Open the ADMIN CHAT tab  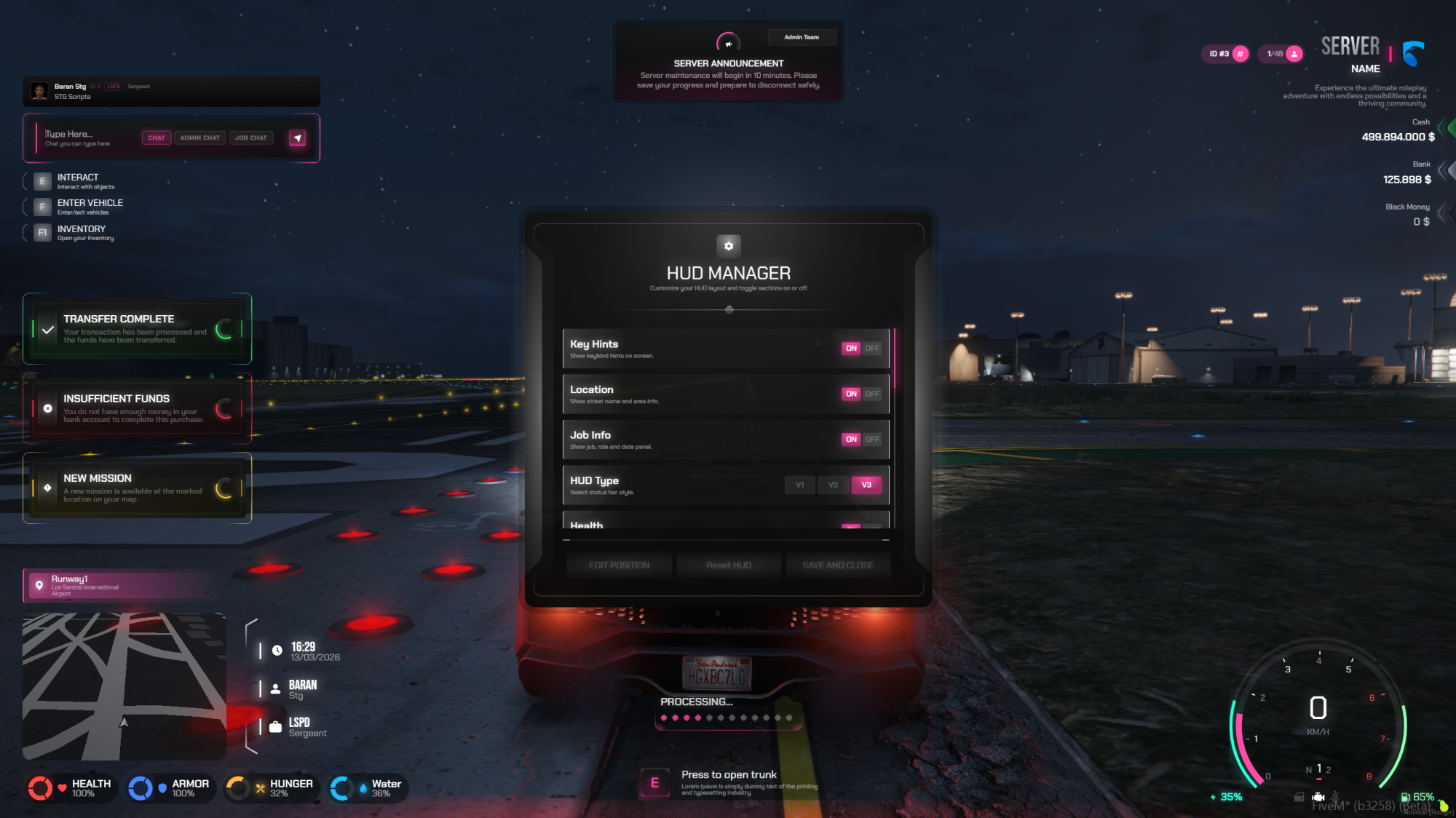click(x=199, y=138)
